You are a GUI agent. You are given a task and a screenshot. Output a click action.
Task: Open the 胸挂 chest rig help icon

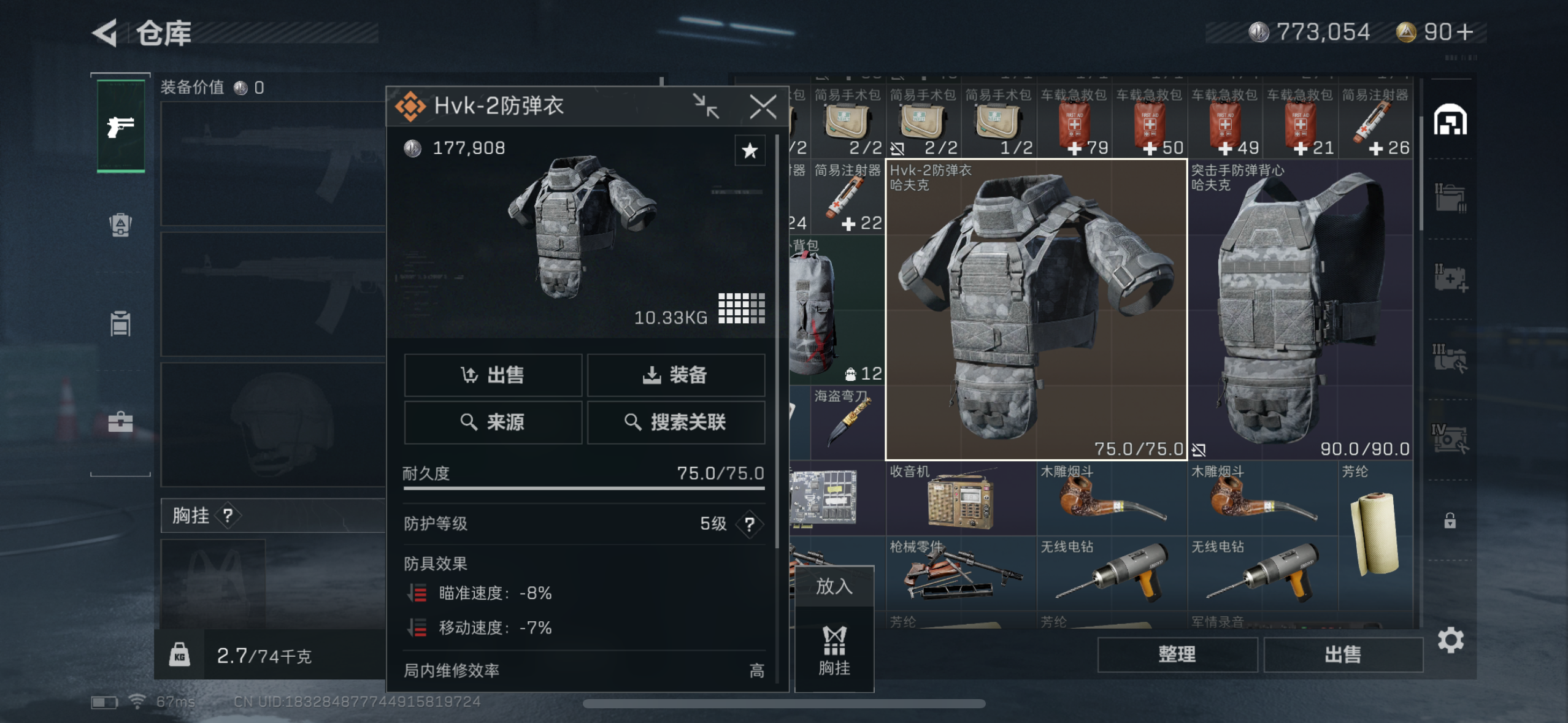[228, 516]
